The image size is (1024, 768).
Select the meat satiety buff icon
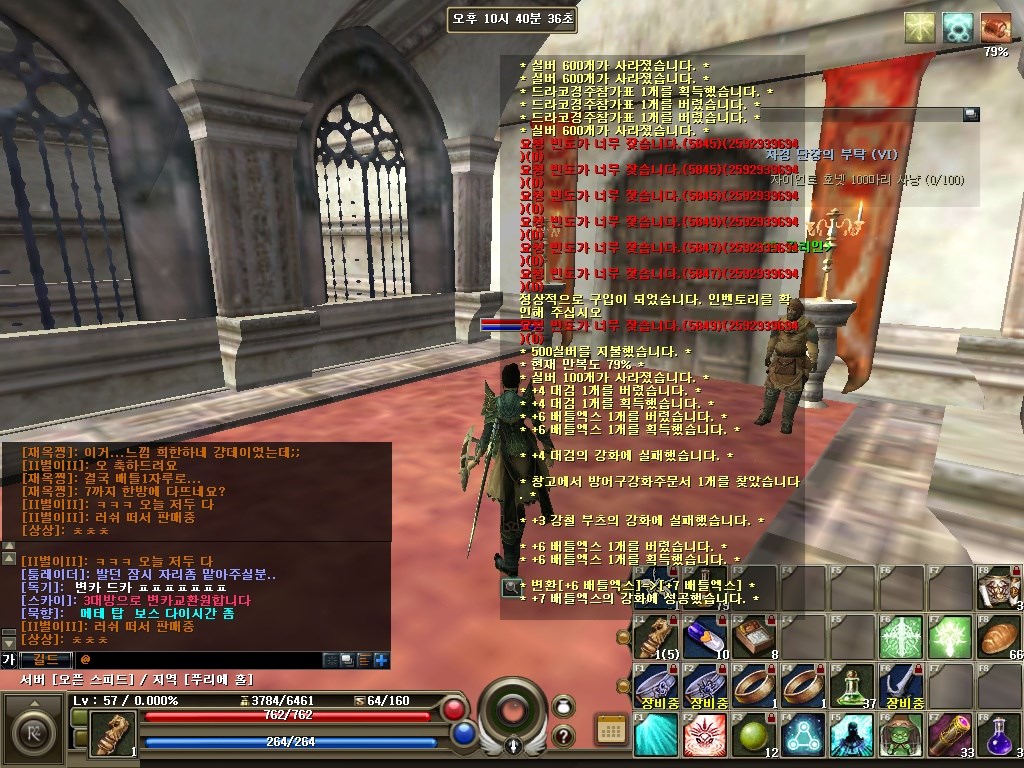click(x=995, y=27)
